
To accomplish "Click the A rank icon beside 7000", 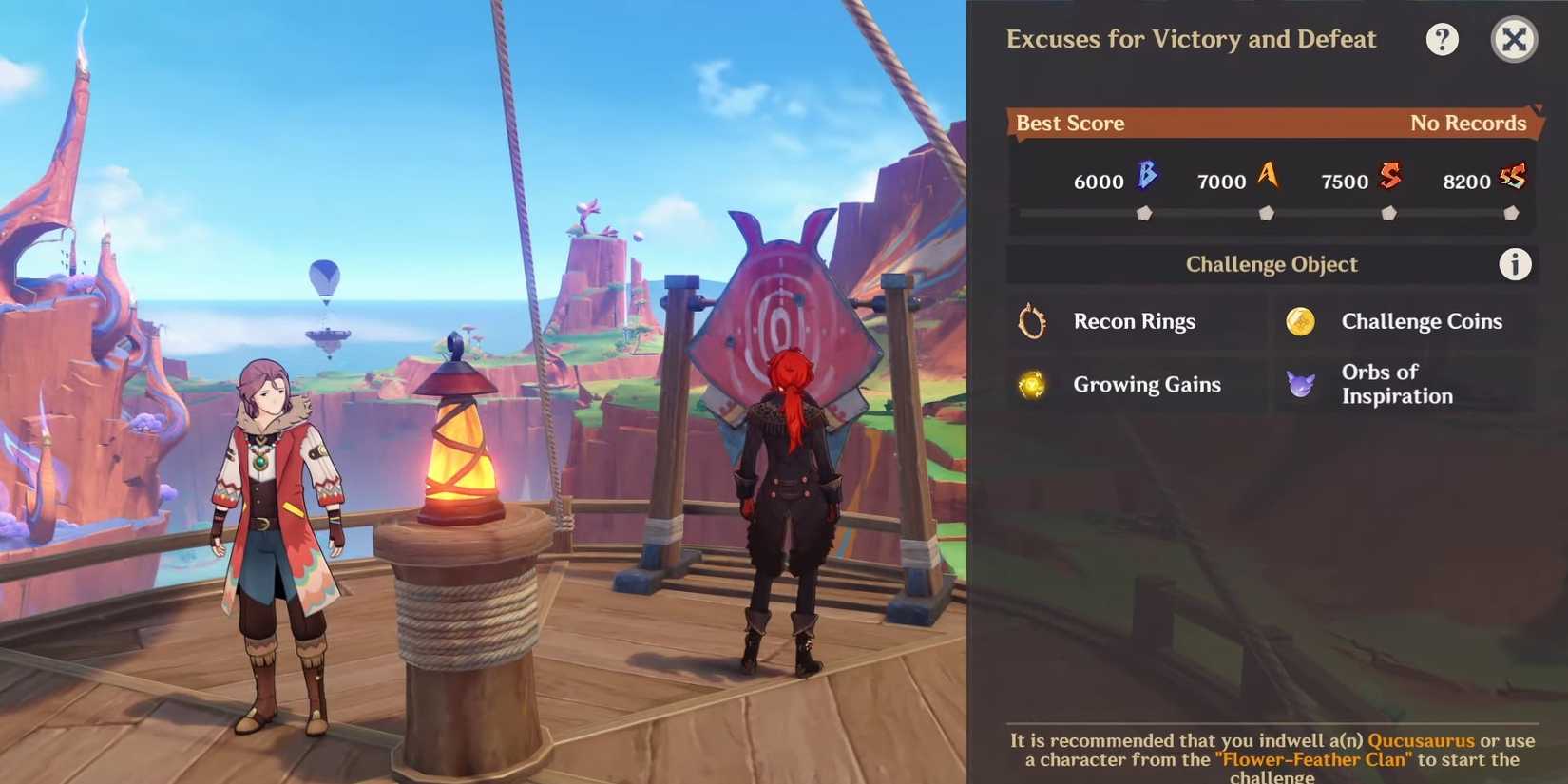I will click(x=1268, y=176).
